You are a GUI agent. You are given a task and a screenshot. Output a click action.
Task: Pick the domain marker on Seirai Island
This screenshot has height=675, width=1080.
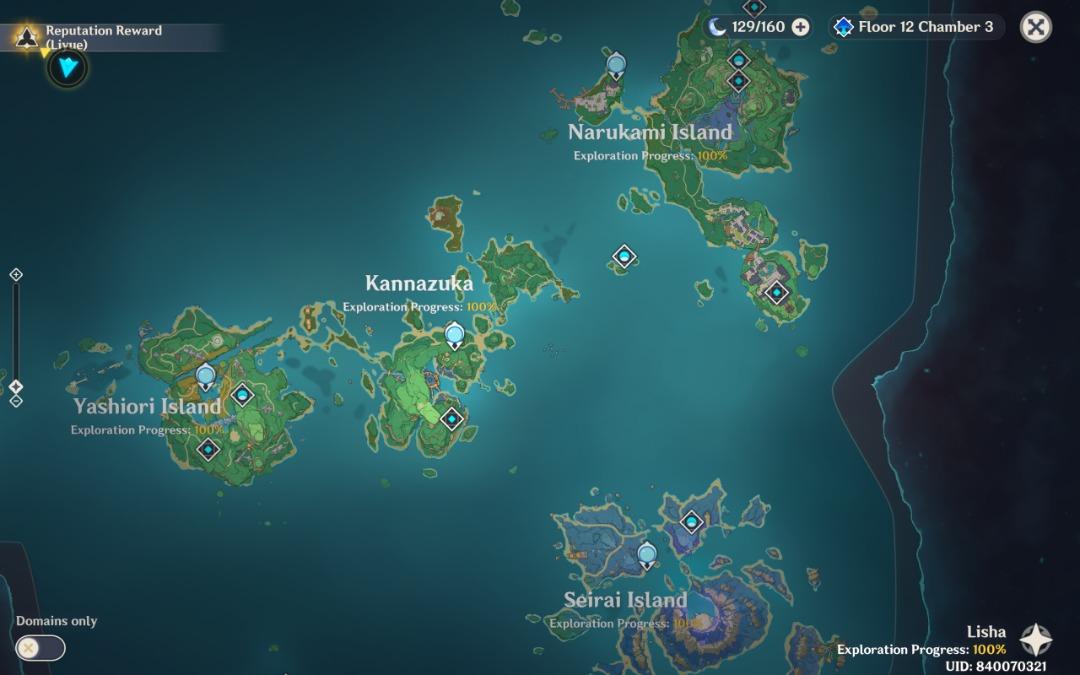[x=692, y=521]
